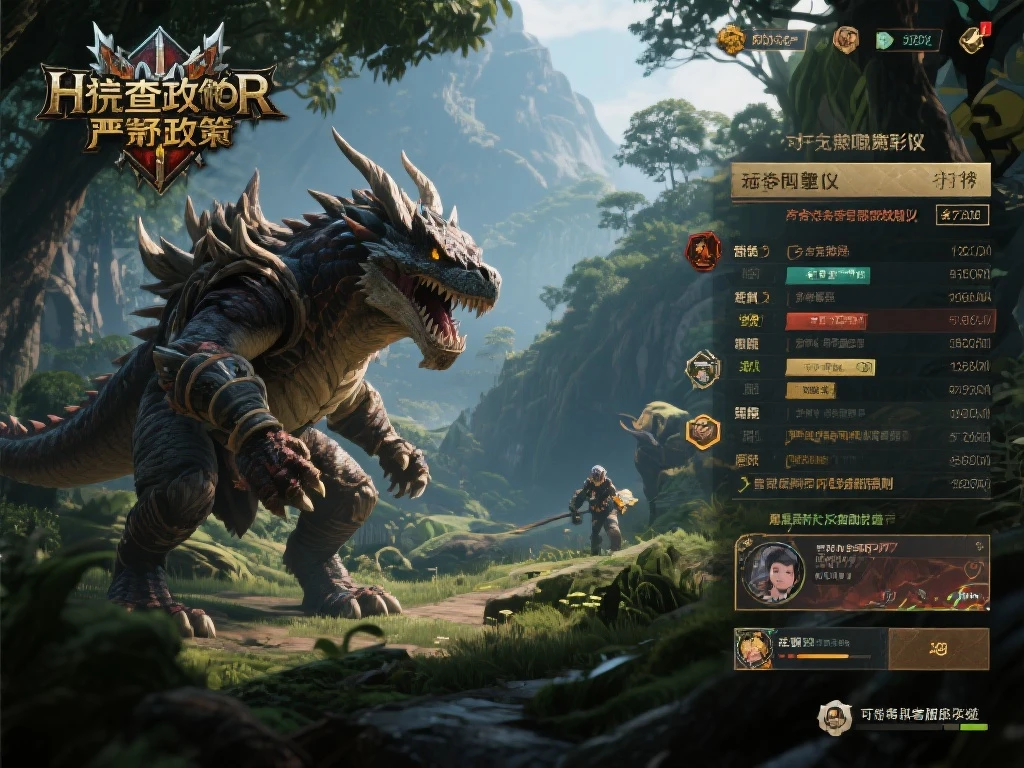1024x768 pixels.
Task: Click the silver shield badge icon
Action: [703, 369]
